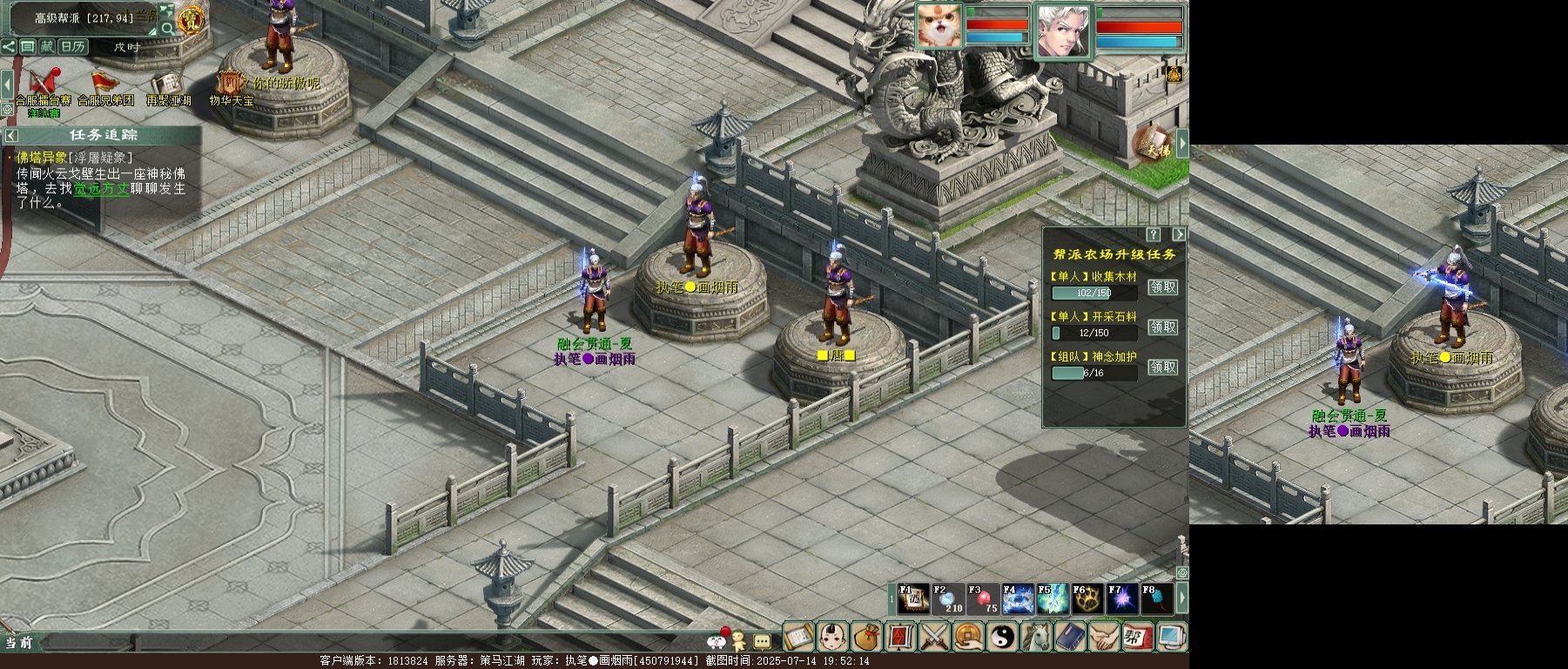Image resolution: width=1568 pixels, height=669 pixels.
Task: Follow the 觉远方丈 quest link
Action: pos(101,189)
